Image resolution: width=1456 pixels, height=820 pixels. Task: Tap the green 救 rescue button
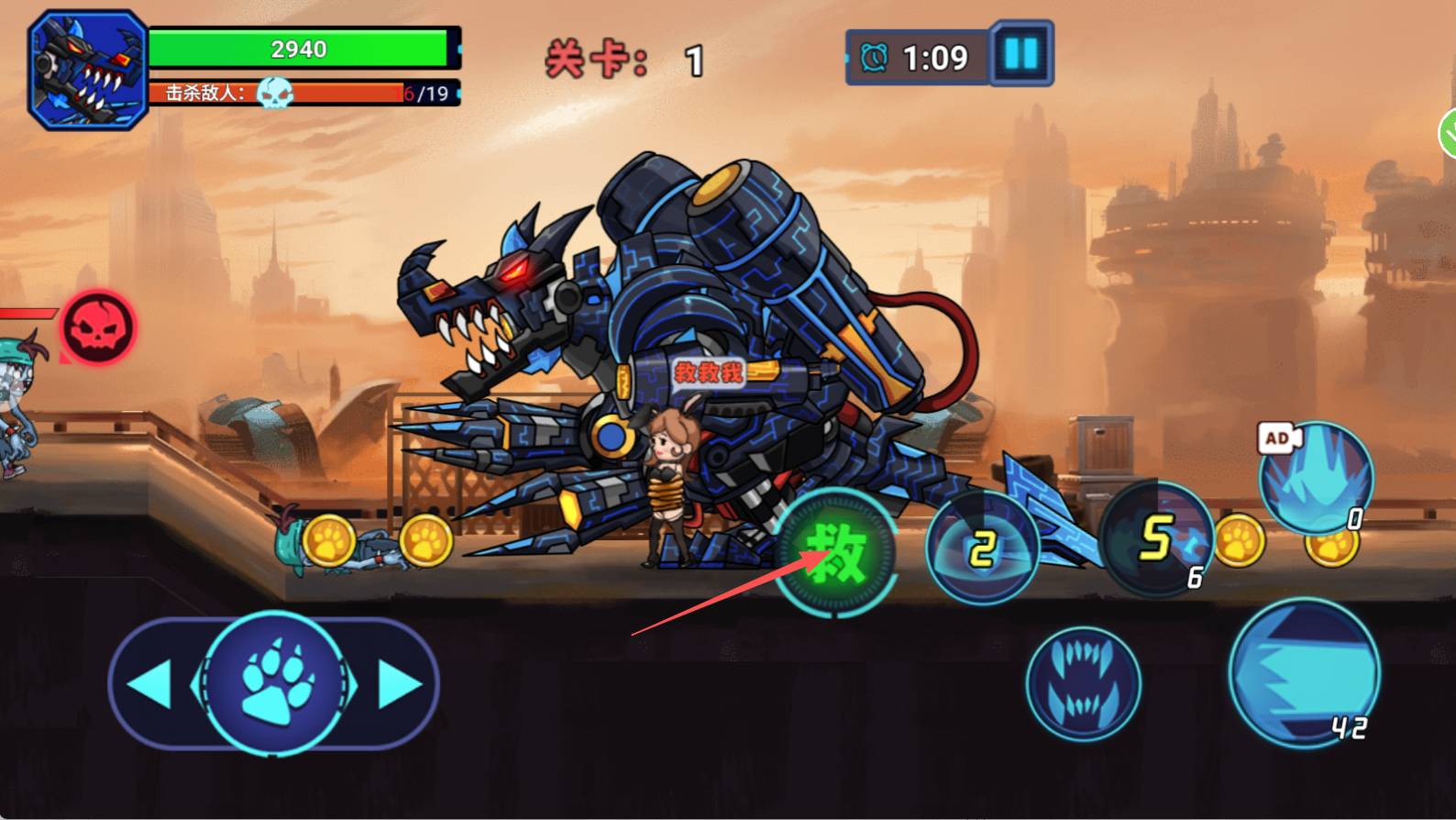(x=835, y=553)
